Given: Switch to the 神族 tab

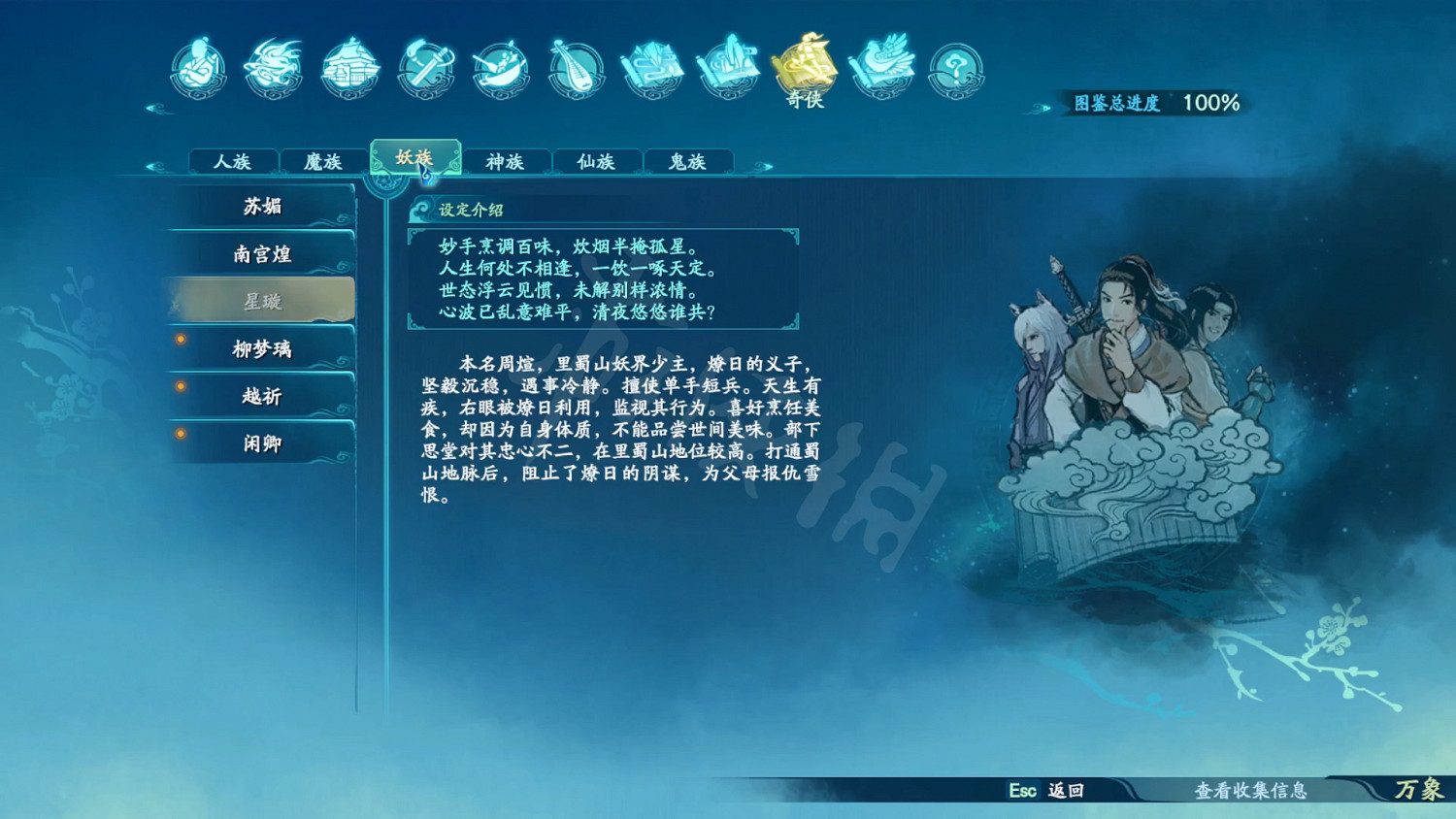Looking at the screenshot, I should coord(506,161).
